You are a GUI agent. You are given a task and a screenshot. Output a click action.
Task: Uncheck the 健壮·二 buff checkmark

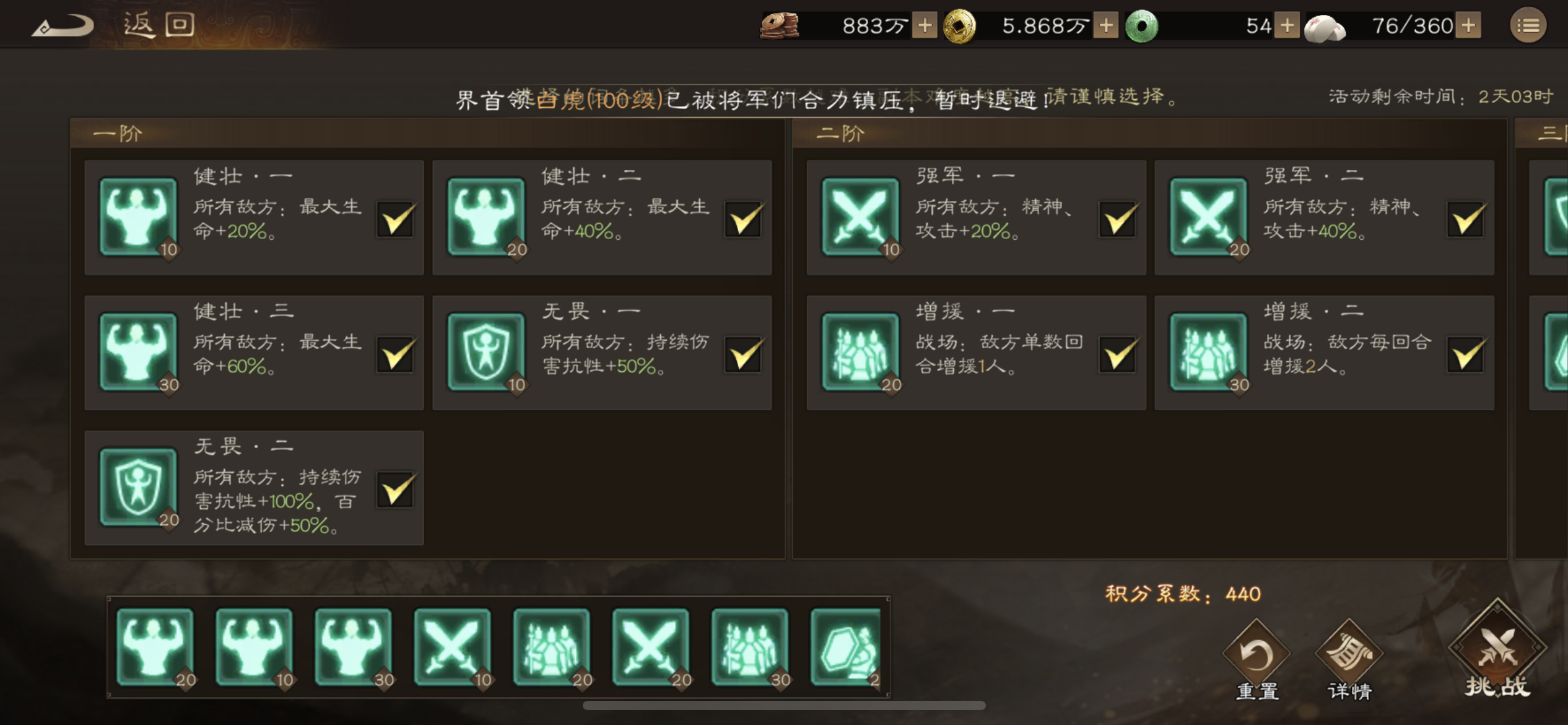click(743, 220)
